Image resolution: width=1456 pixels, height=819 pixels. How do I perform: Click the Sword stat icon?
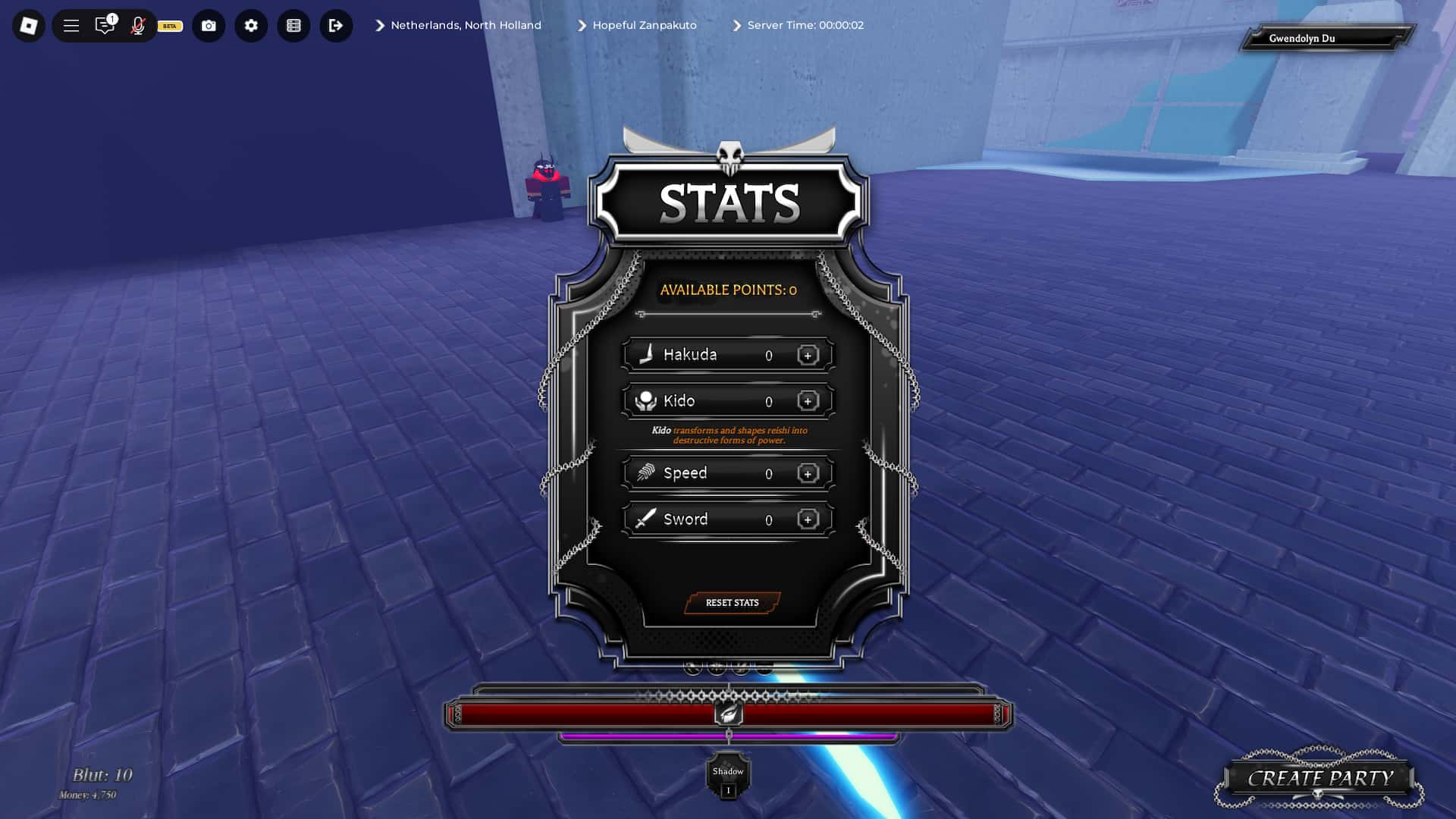645,519
